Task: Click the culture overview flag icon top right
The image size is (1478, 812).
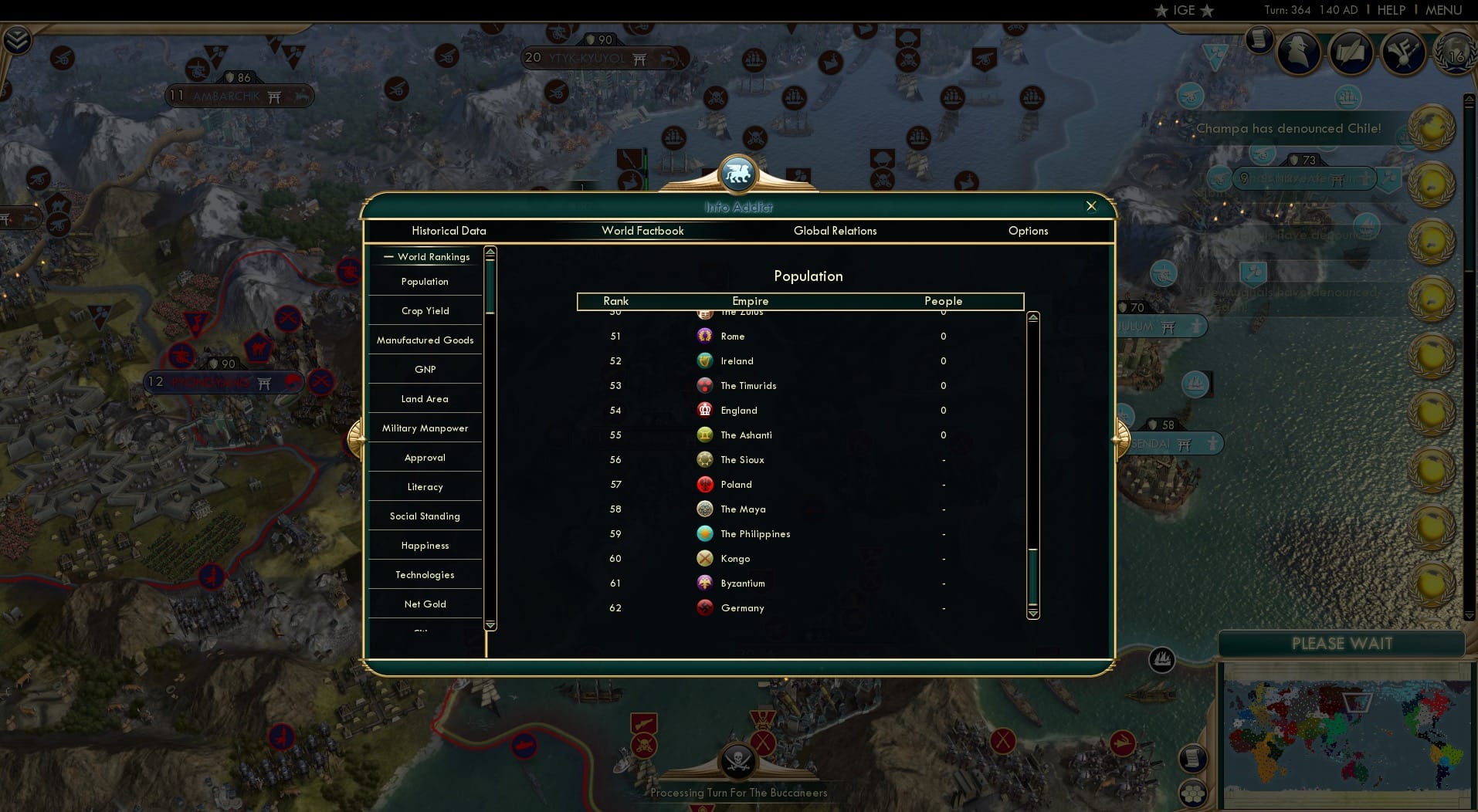Action: click(x=1404, y=52)
